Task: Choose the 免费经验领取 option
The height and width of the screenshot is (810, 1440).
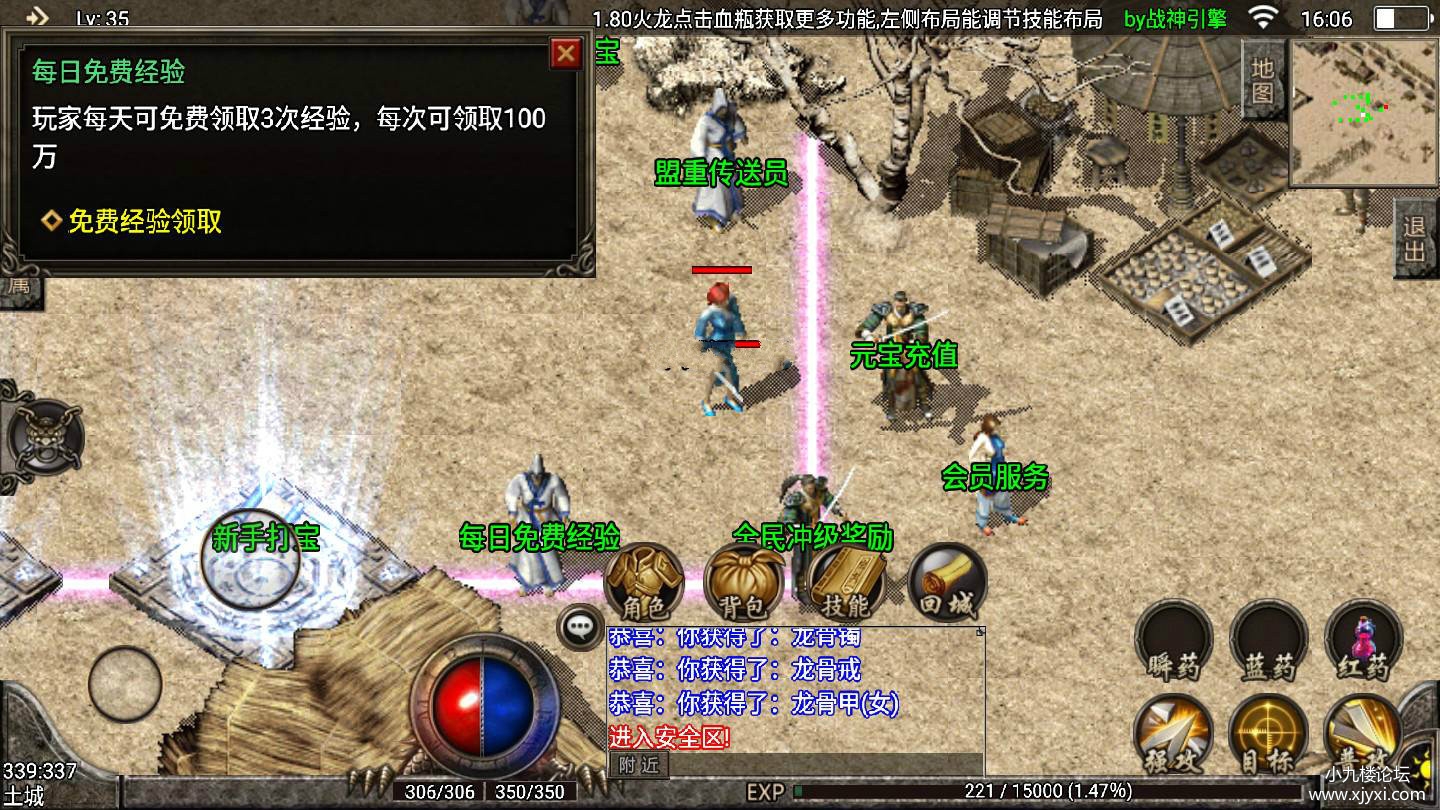Action: [144, 221]
